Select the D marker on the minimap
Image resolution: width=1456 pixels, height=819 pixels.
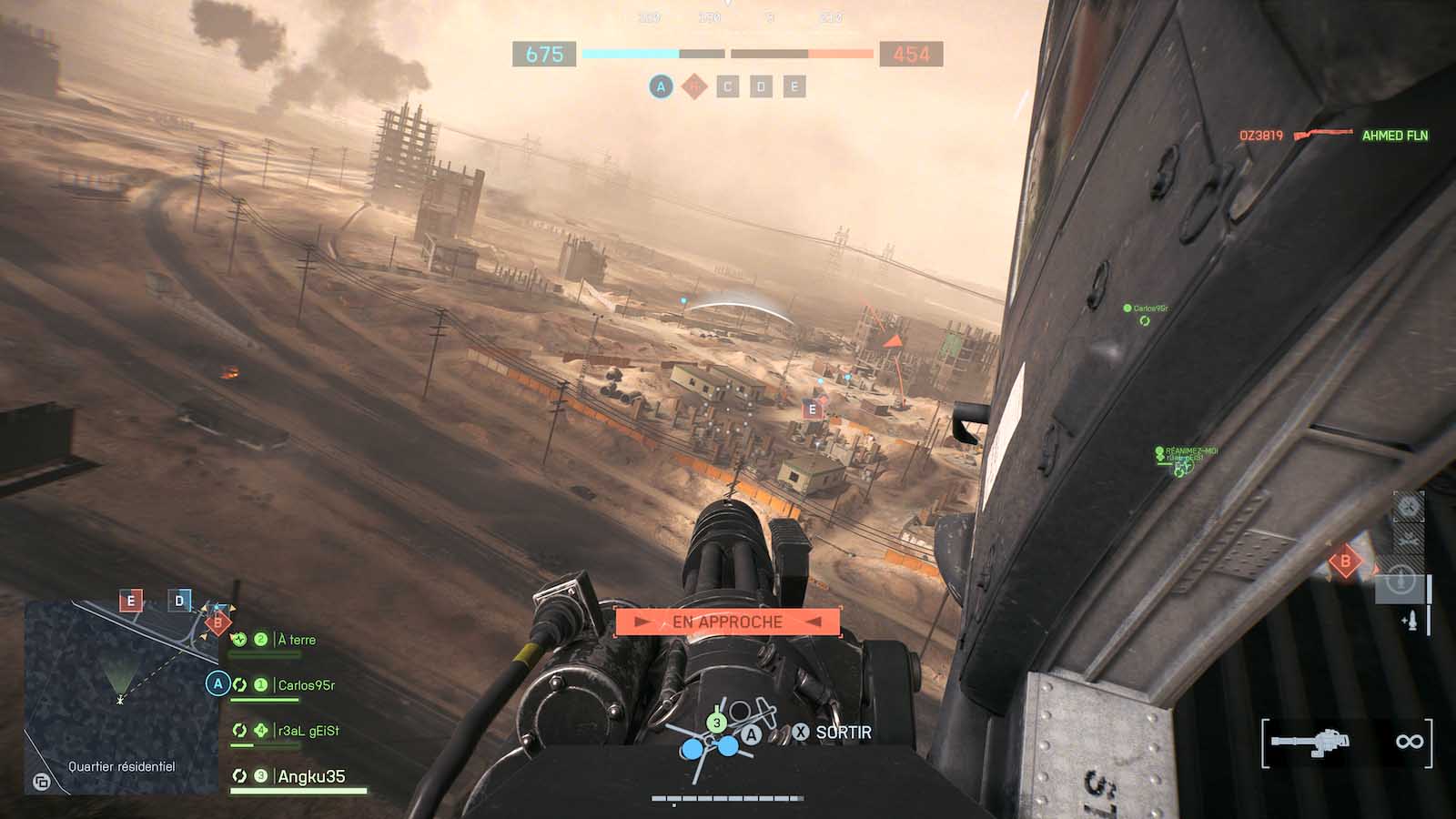[x=179, y=601]
